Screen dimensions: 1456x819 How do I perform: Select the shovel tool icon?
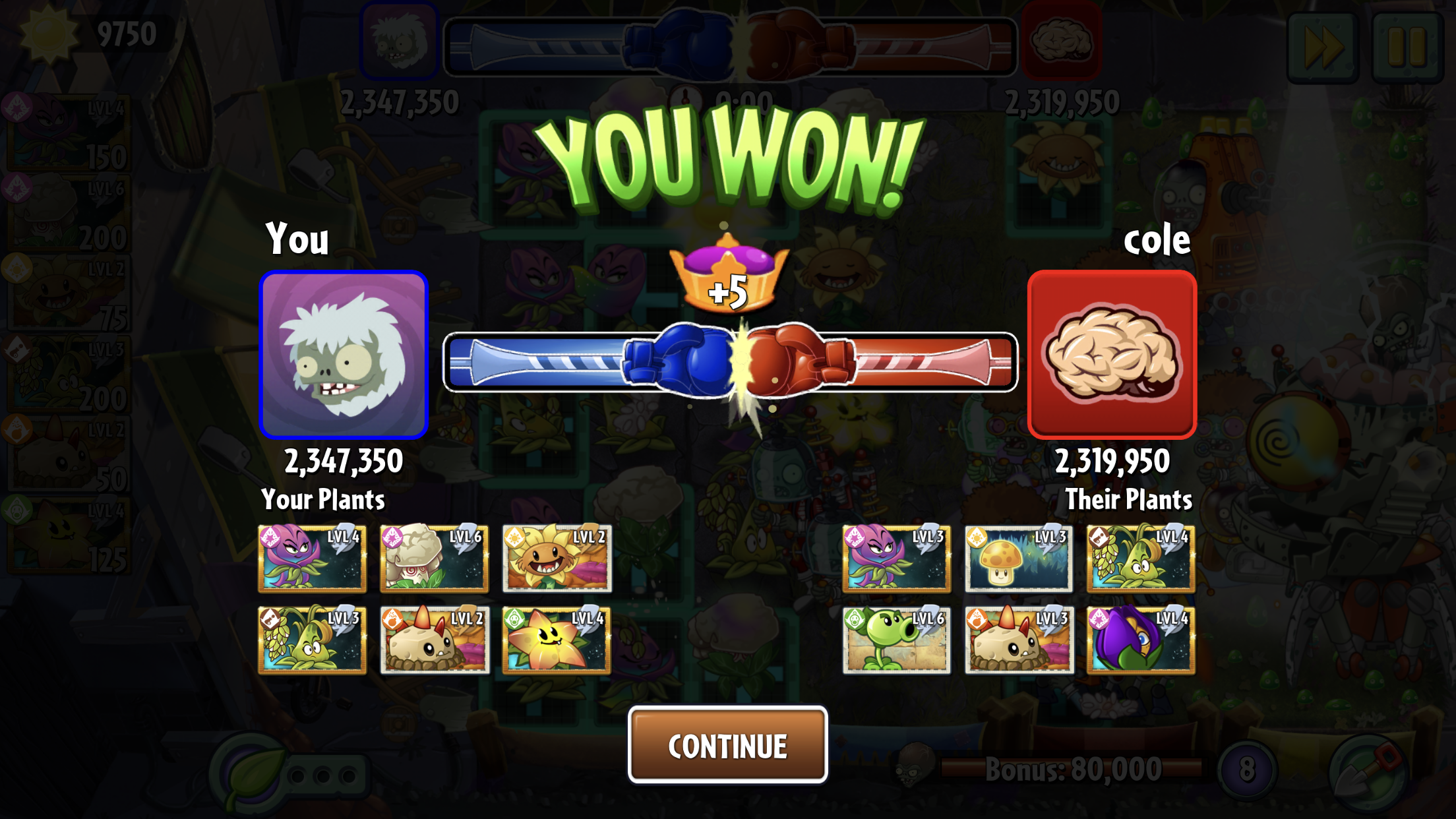[x=1369, y=772]
